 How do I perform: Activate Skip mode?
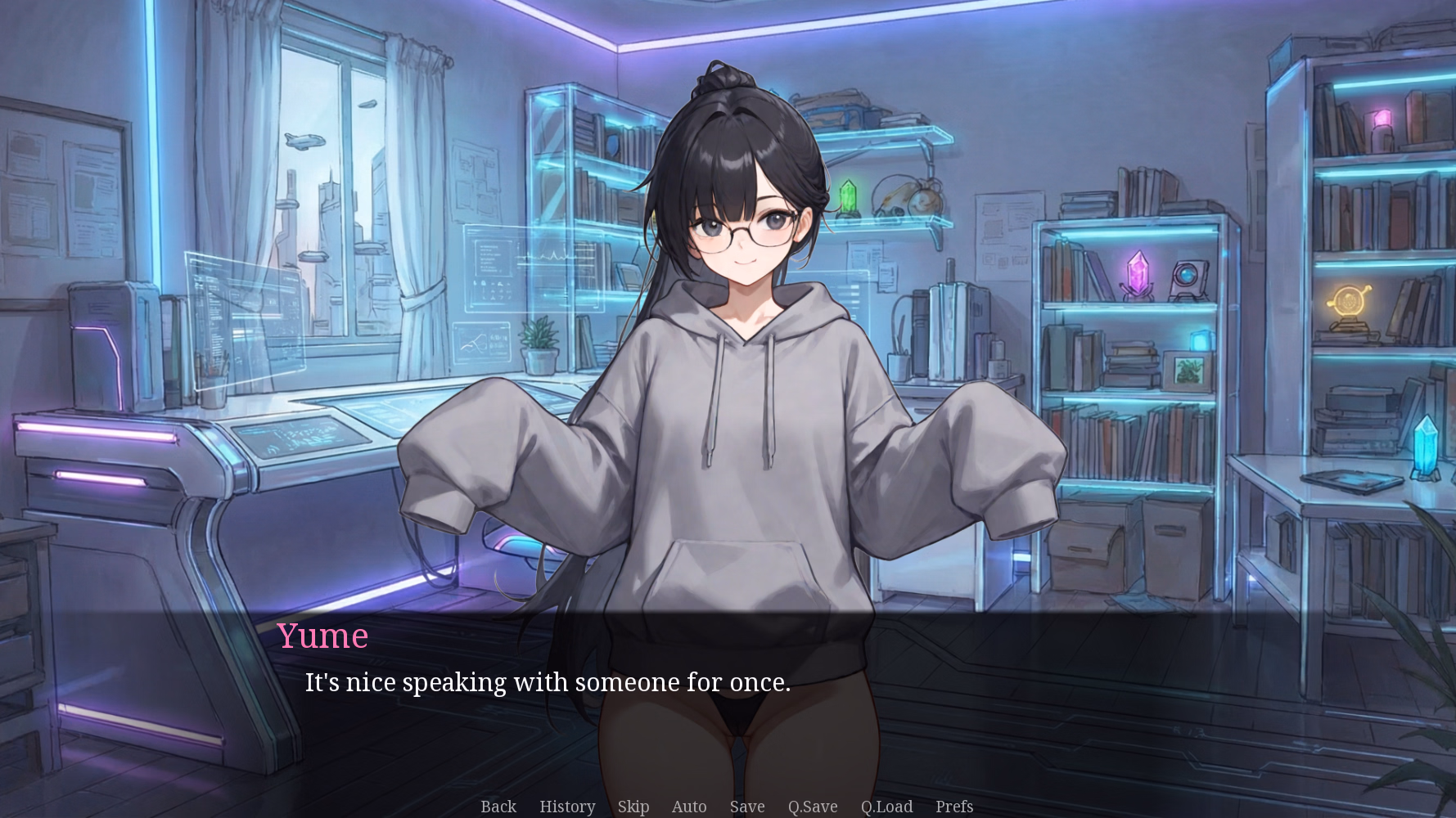coord(633,807)
